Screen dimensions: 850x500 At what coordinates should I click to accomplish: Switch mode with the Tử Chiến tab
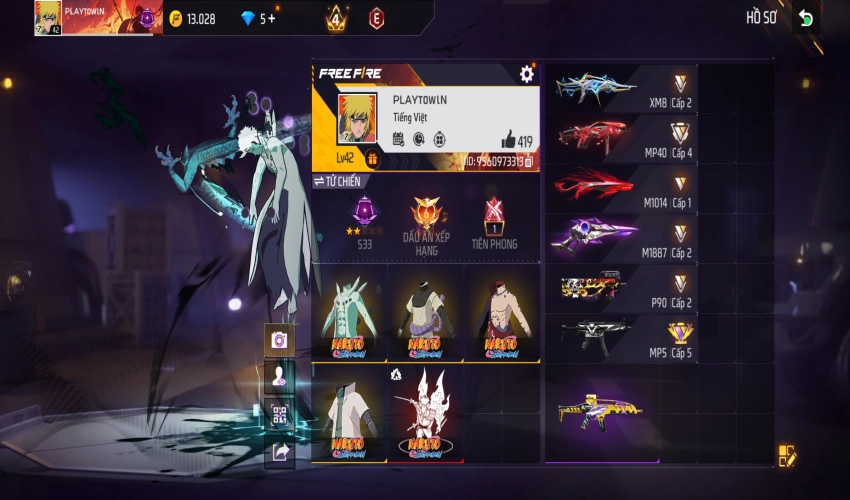(x=337, y=181)
